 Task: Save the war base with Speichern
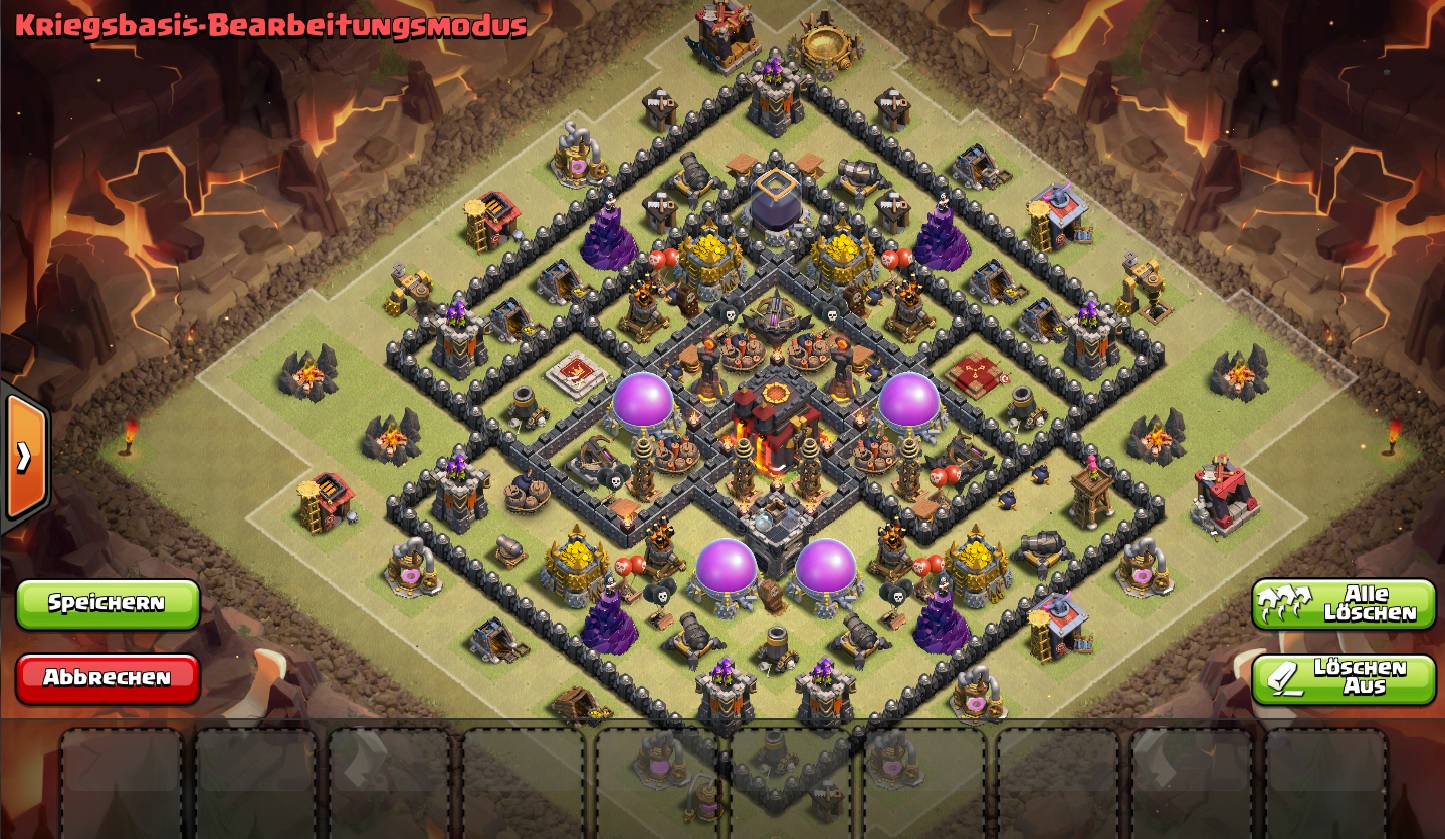[107, 603]
